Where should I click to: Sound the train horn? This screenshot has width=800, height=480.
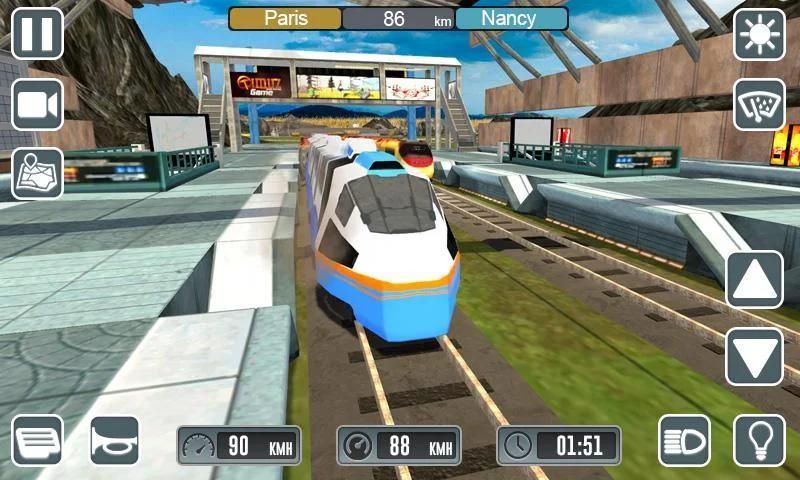point(114,440)
